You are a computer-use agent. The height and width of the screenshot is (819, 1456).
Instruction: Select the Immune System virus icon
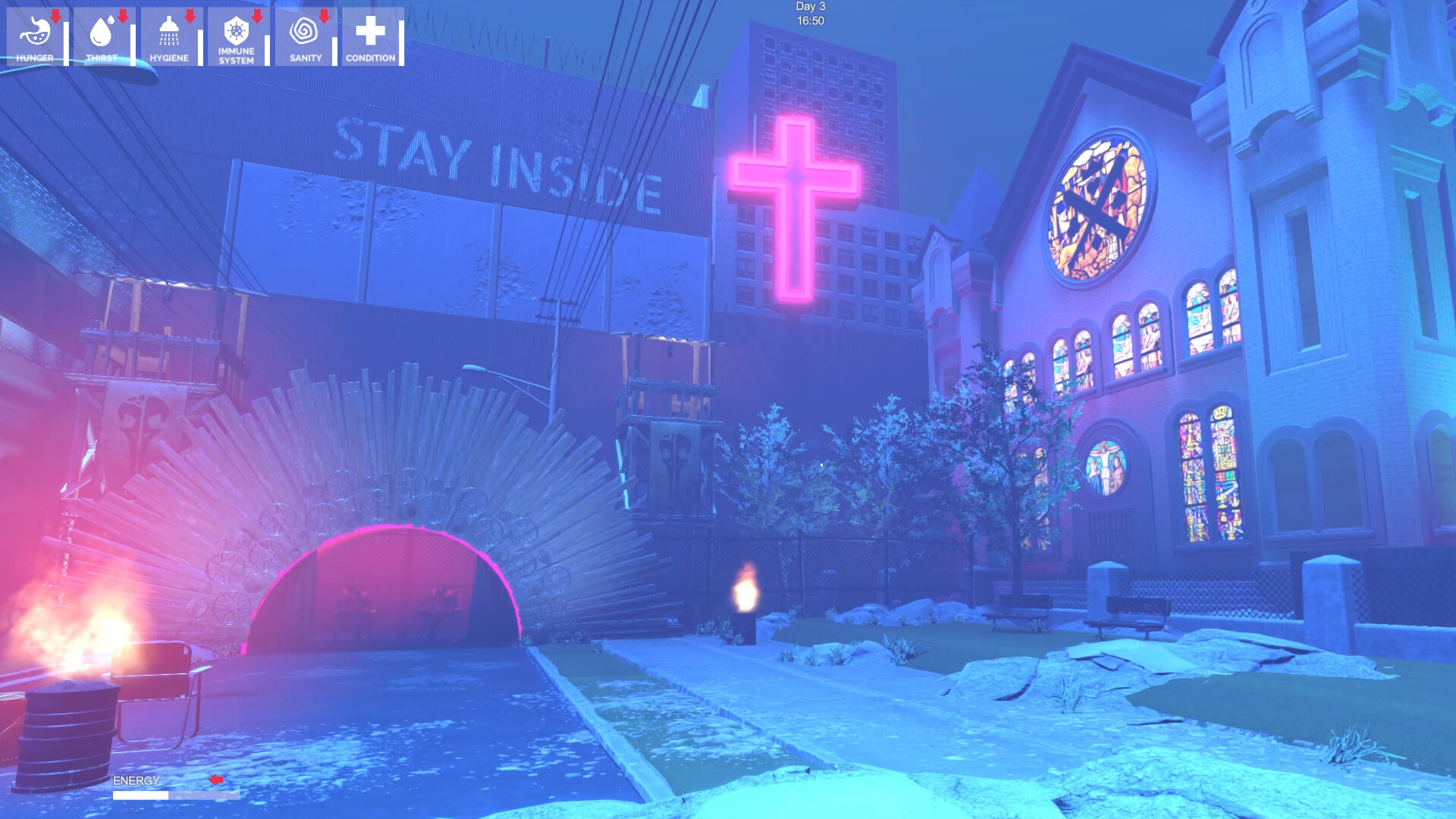click(x=237, y=30)
